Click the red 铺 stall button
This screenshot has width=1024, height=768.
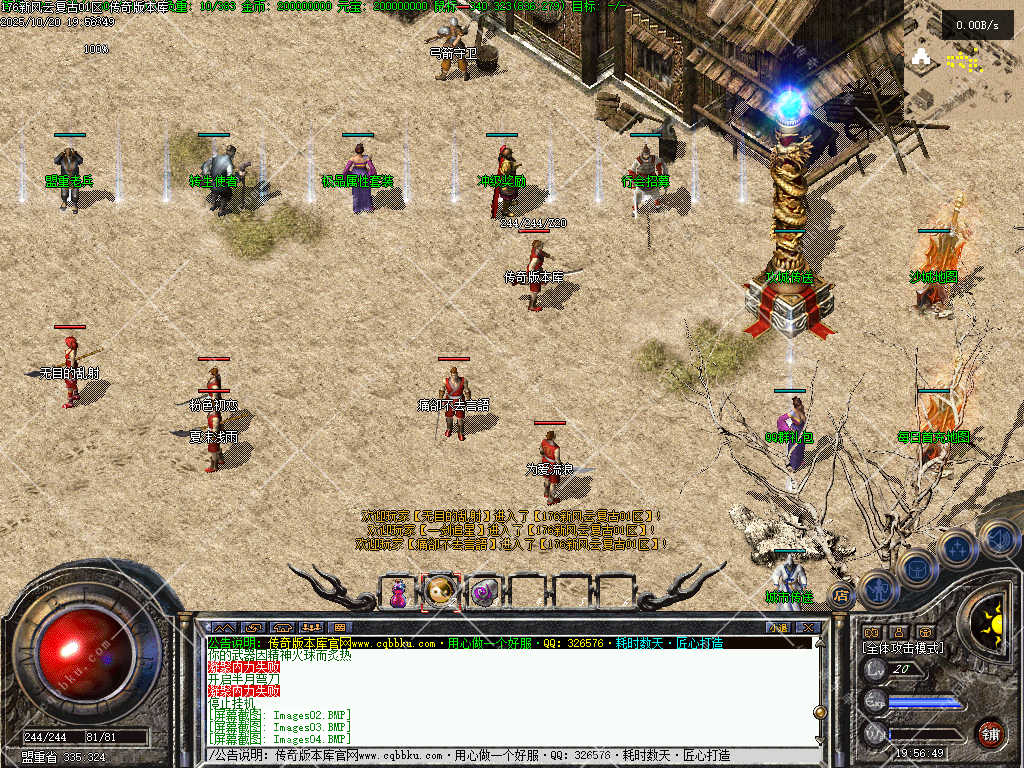(990, 733)
